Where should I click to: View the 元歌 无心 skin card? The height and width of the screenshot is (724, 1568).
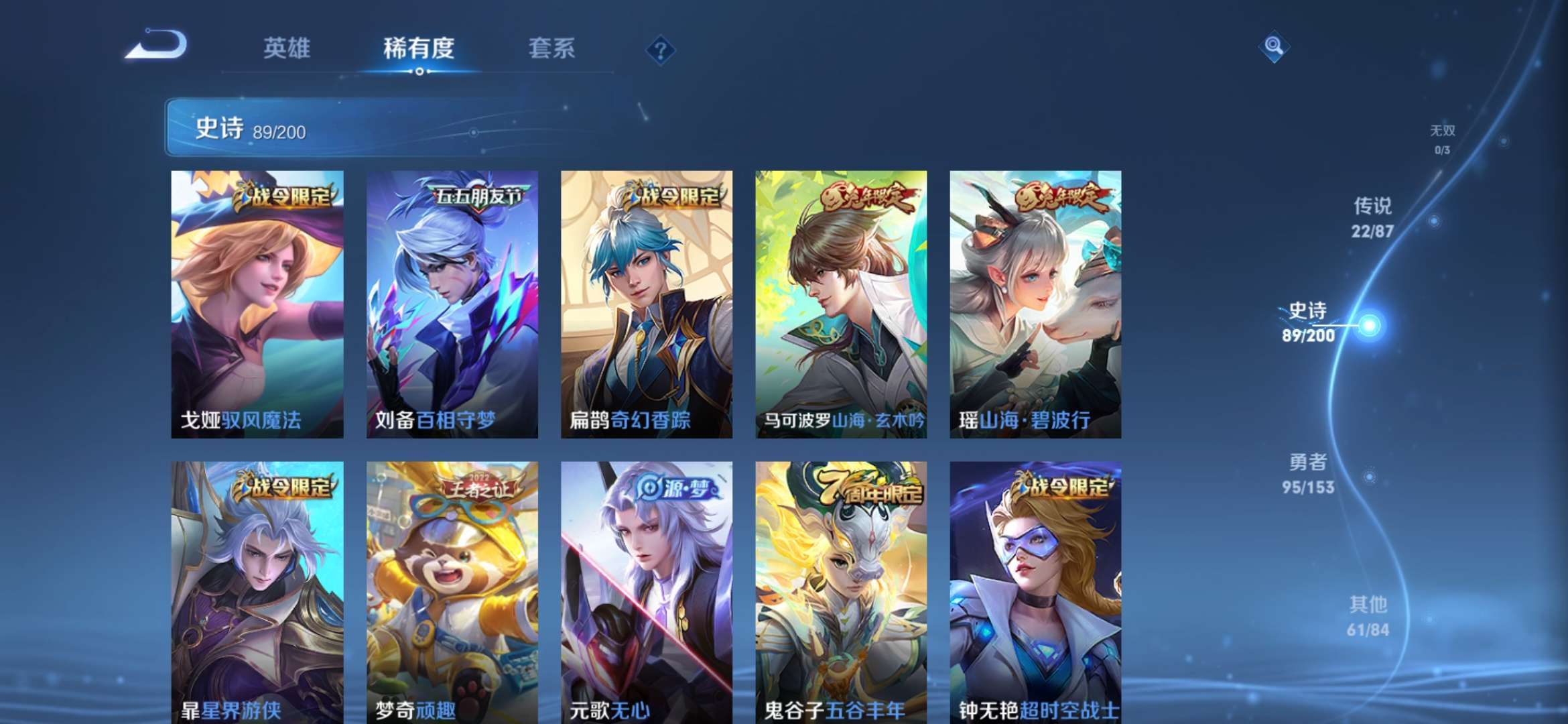(x=646, y=591)
